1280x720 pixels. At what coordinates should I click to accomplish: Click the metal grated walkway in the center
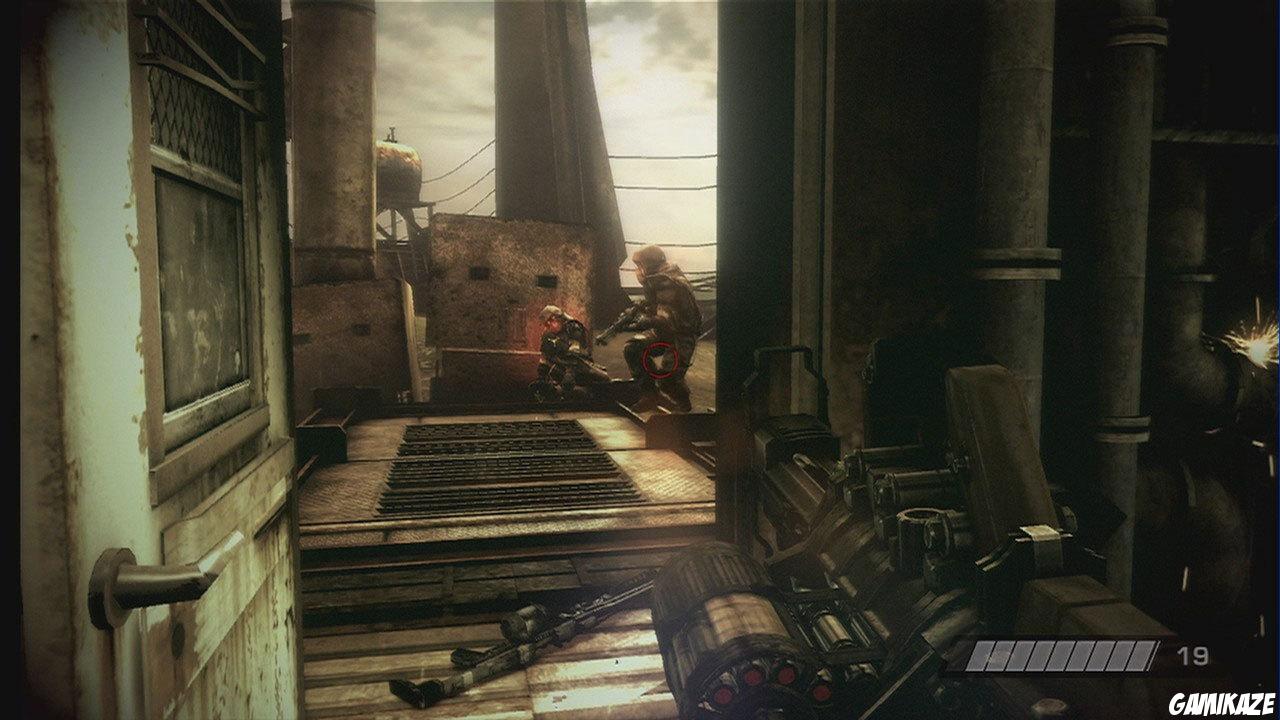[510, 470]
